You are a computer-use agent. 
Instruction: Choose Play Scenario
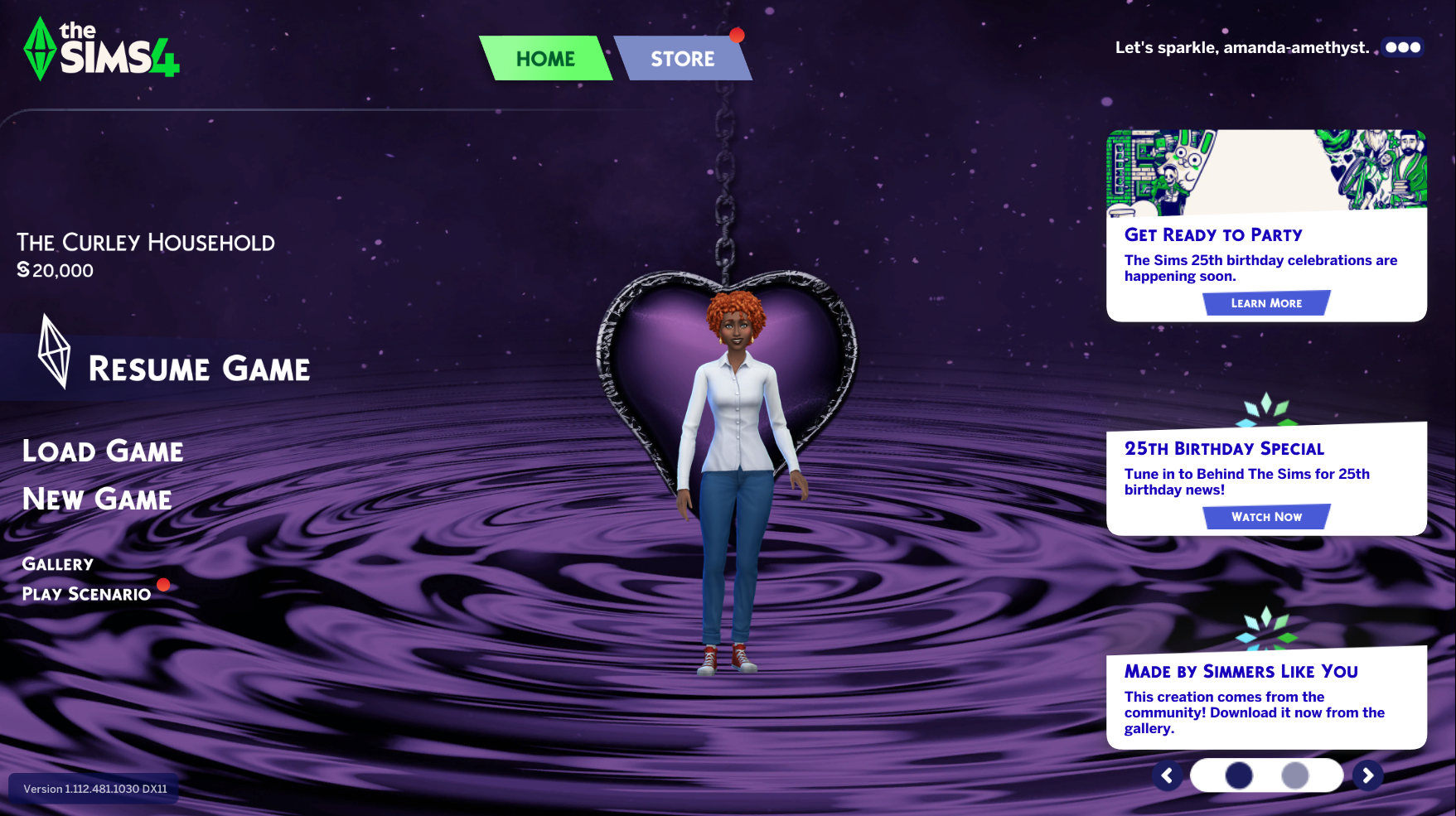[x=86, y=594]
